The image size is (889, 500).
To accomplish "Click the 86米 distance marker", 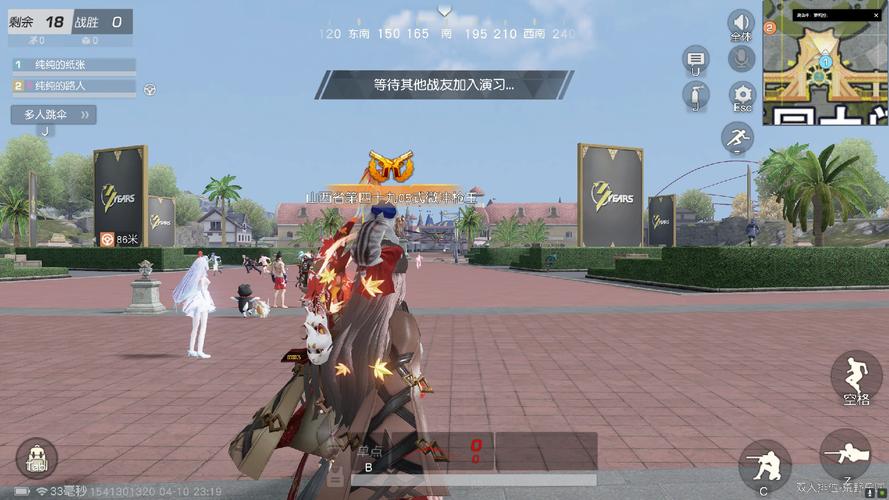I will click(x=120, y=240).
